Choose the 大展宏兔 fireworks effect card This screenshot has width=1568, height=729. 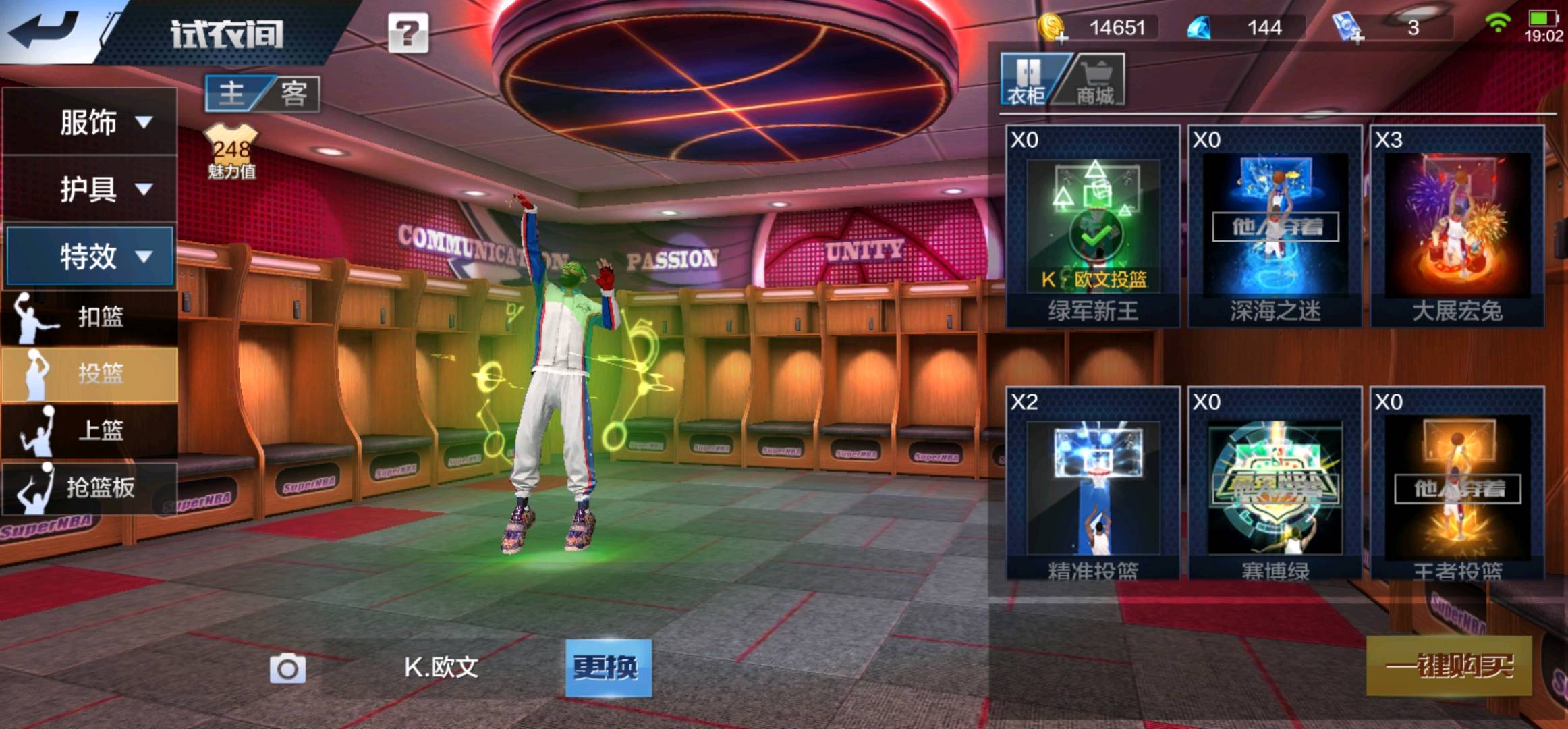1457,226
